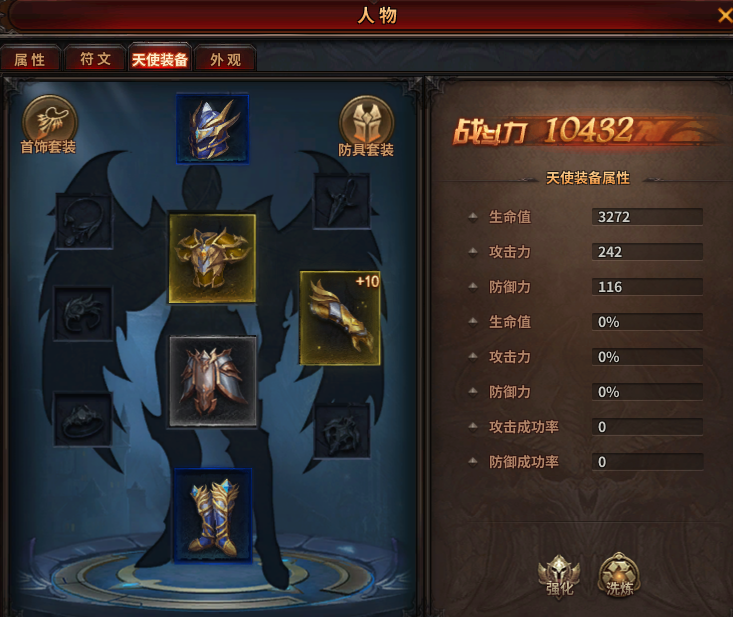Select the +10 golden gauntlet slot
The width and height of the screenshot is (733, 617).
[340, 317]
